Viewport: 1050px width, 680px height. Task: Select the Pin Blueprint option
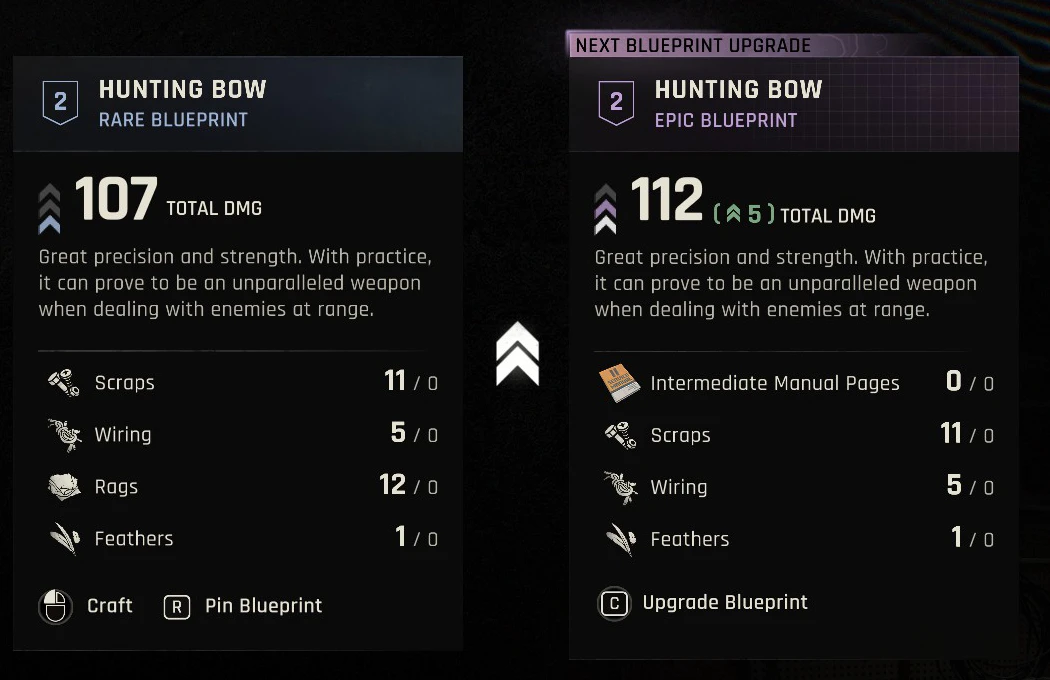coord(245,606)
